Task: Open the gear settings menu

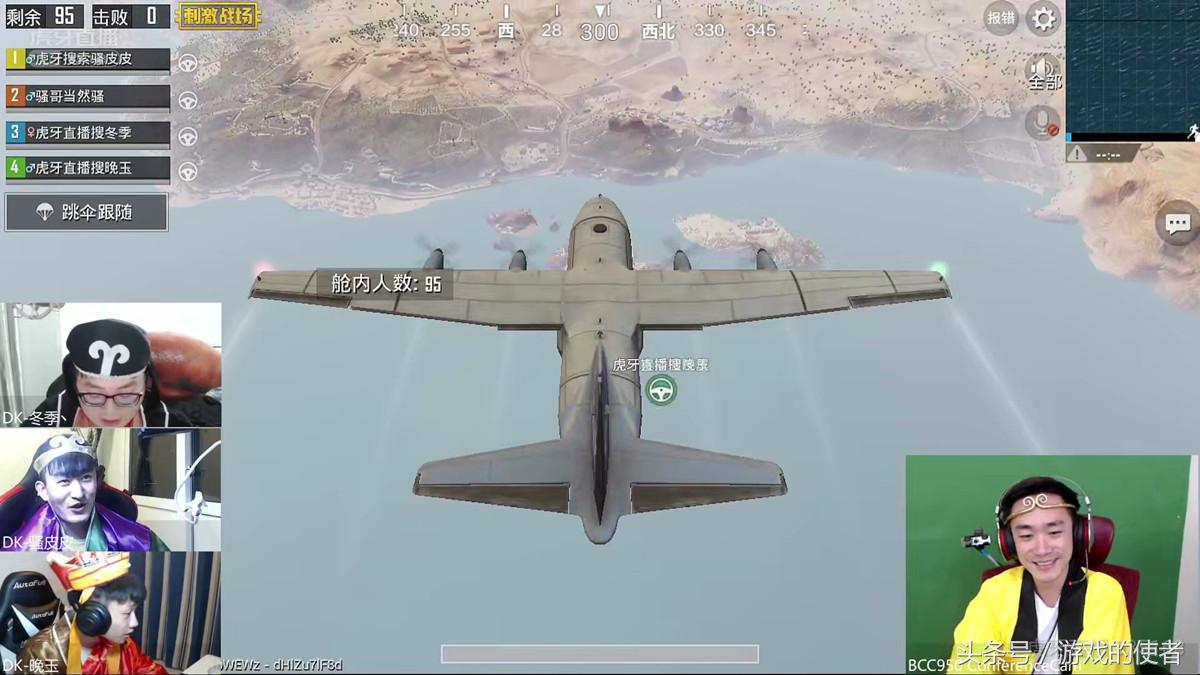Action: click(x=1043, y=18)
